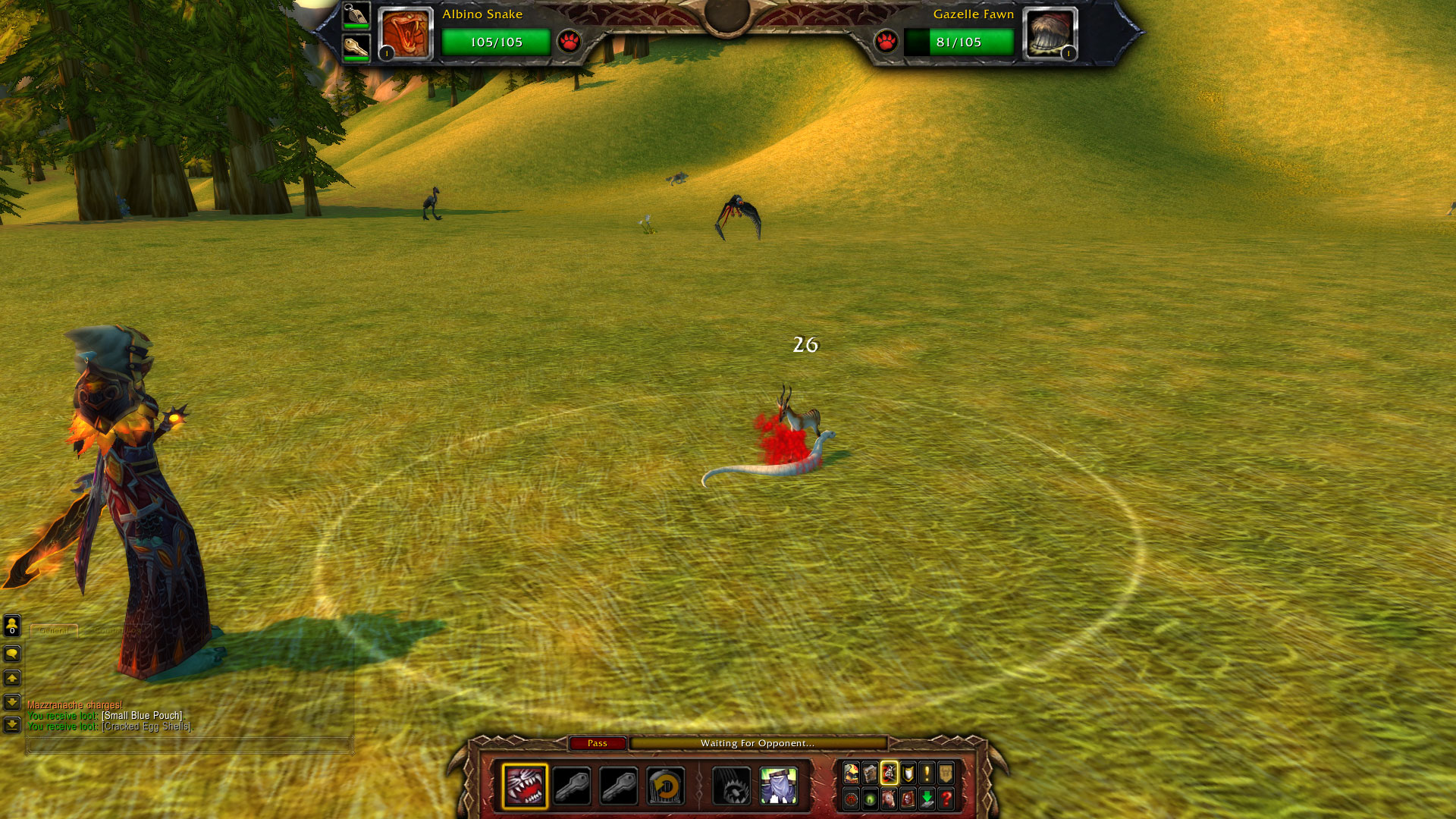Open the achievements shield icon
The image size is (1456, 819).
click(908, 773)
